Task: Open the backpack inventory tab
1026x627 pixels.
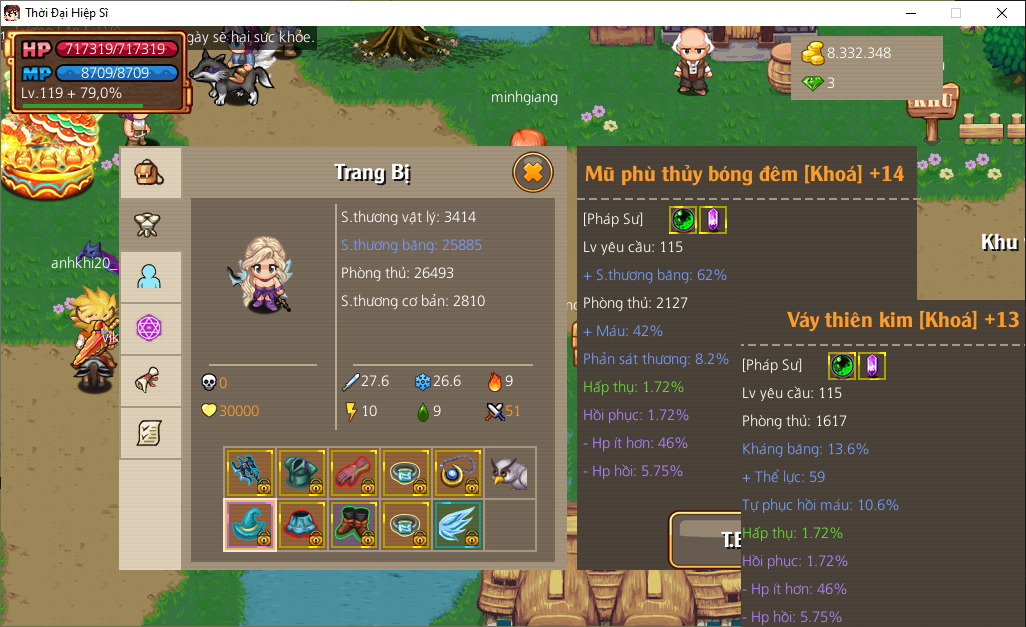Action: click(150, 174)
